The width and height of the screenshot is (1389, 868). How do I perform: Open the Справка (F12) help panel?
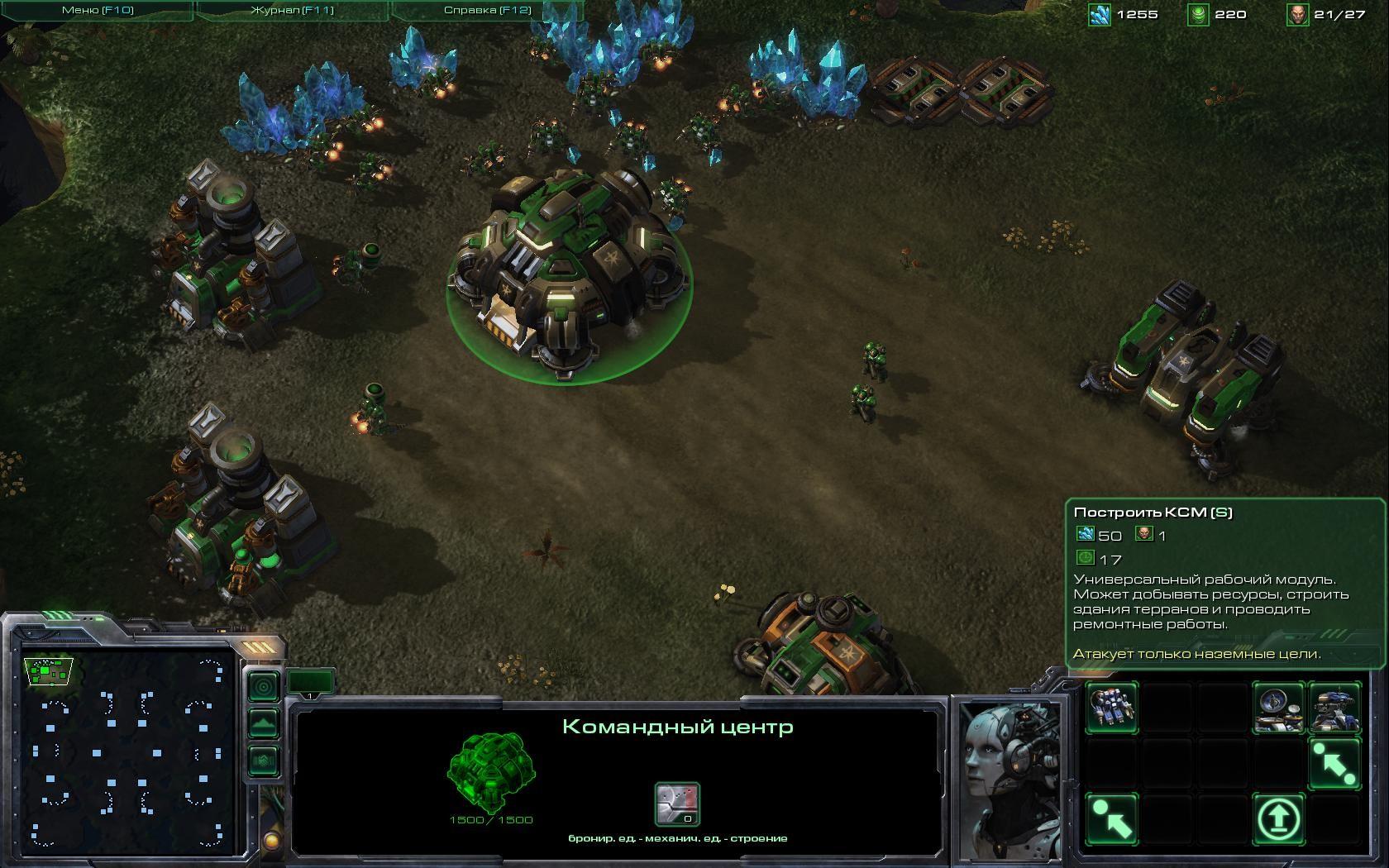[487, 11]
